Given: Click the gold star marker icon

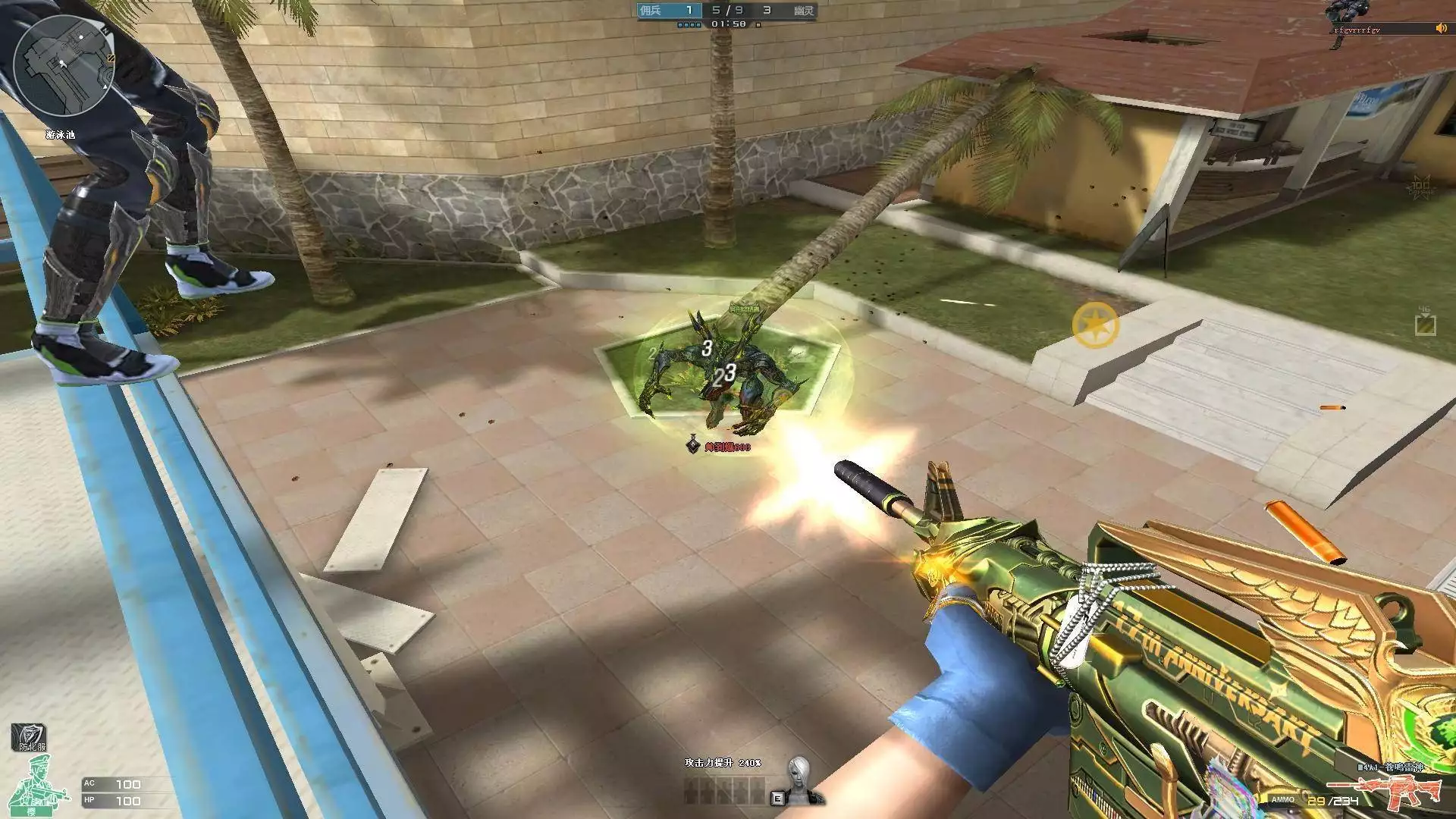Looking at the screenshot, I should click(1096, 325).
